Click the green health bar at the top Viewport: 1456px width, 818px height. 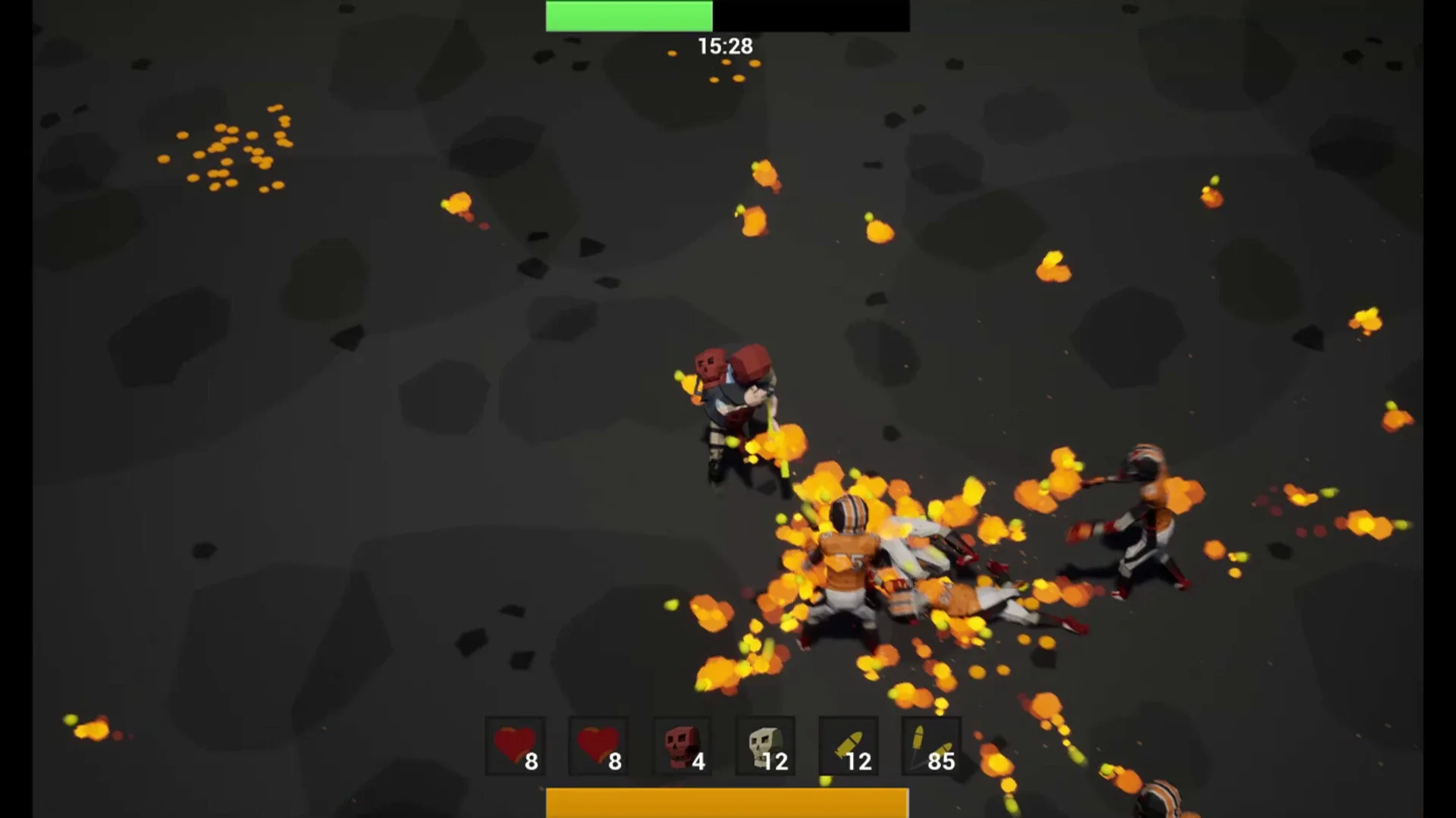(x=629, y=15)
